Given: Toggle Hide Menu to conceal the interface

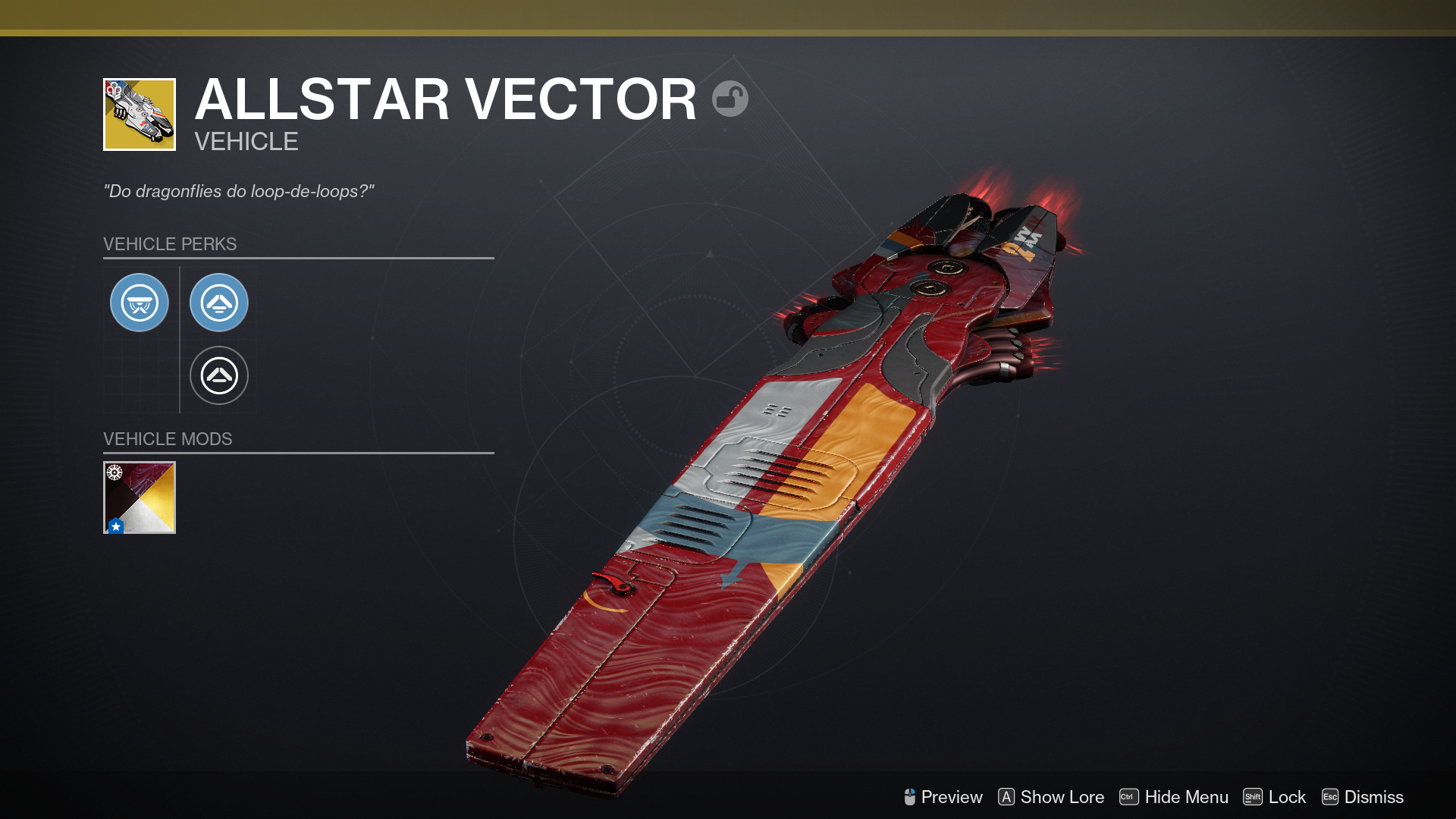Looking at the screenshot, I should point(1185,797).
